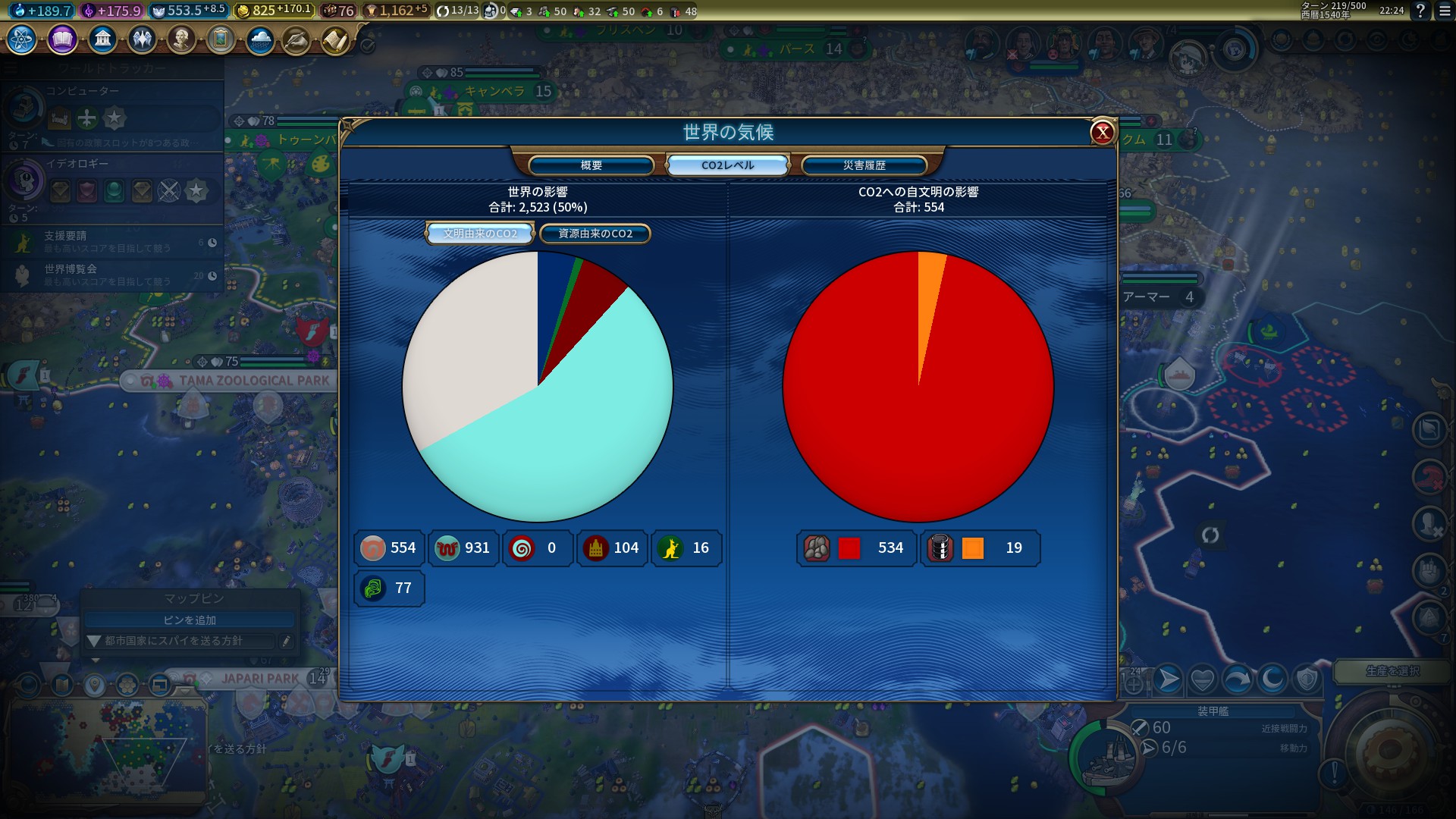Screen dimensions: 1456x819
Task: Open the civics tree book icon
Action: click(62, 39)
